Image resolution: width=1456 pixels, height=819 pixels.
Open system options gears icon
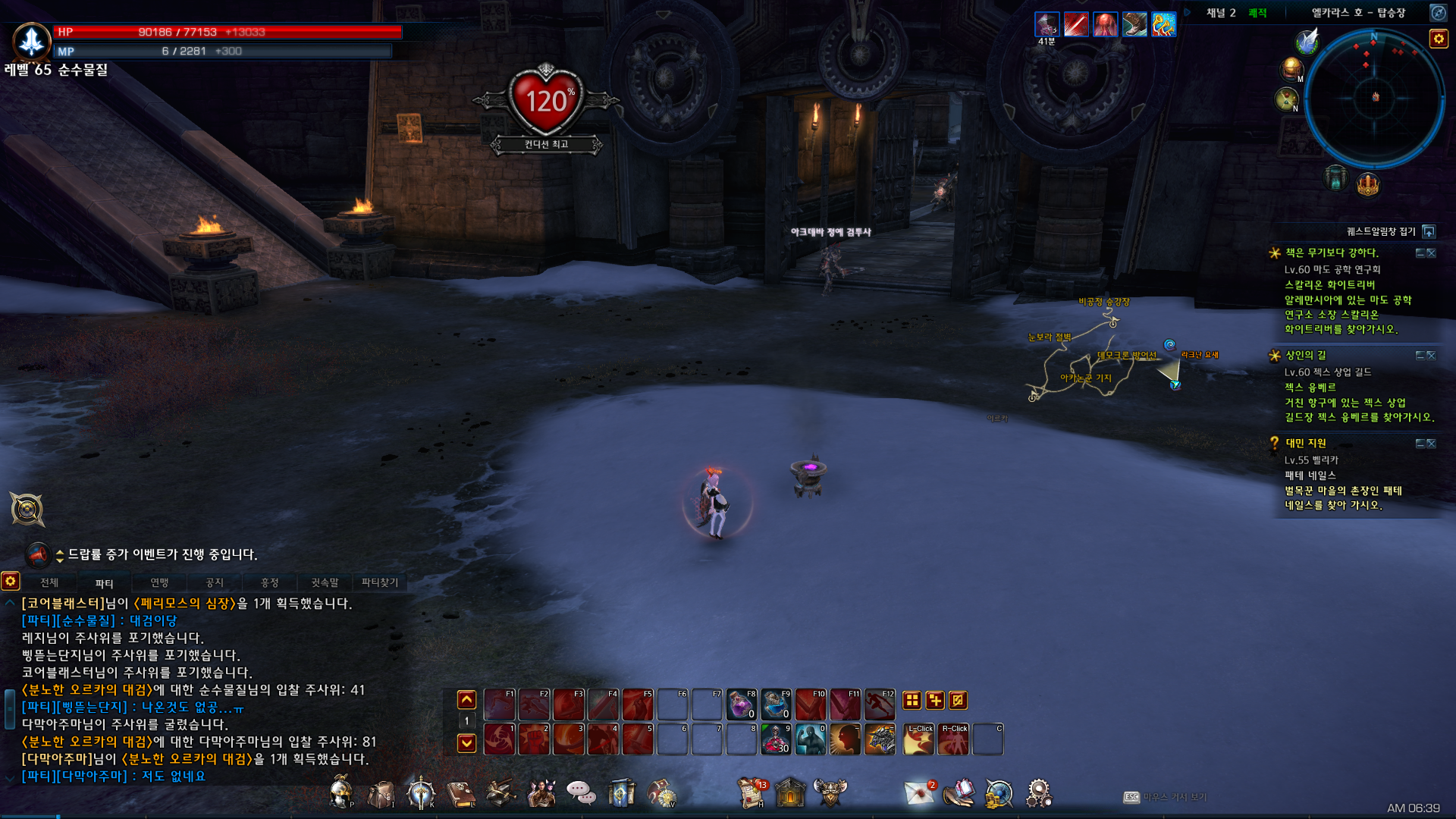(1038, 794)
